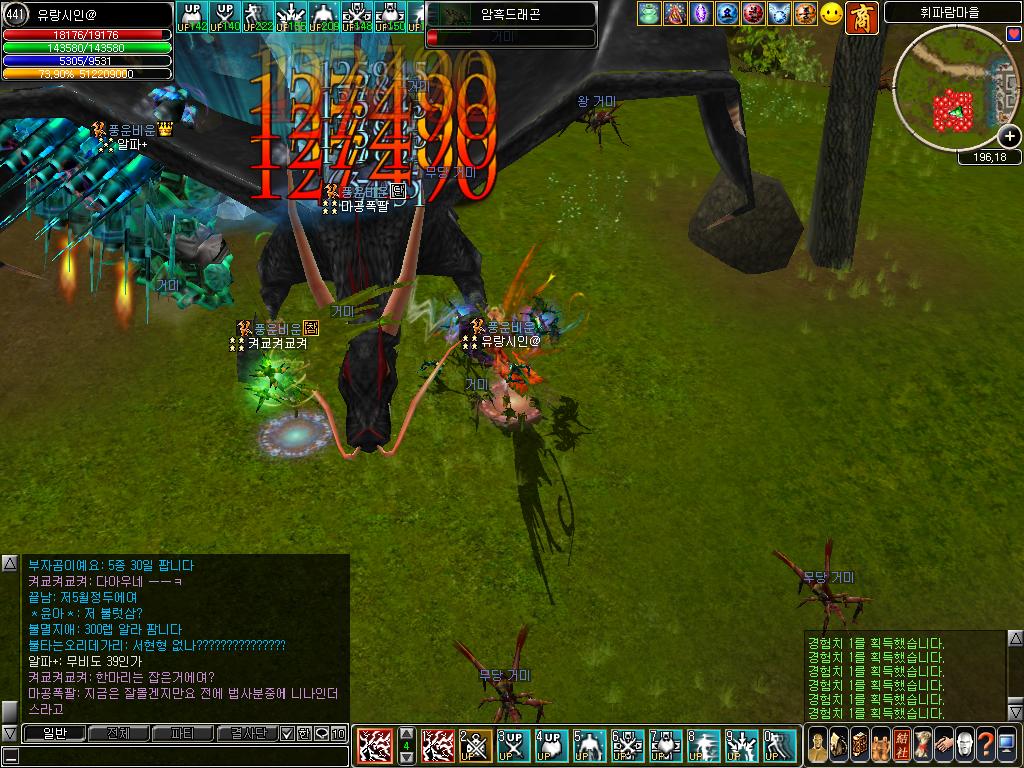Open the red question mark help
The width and height of the screenshot is (1024, 768).
(x=985, y=746)
